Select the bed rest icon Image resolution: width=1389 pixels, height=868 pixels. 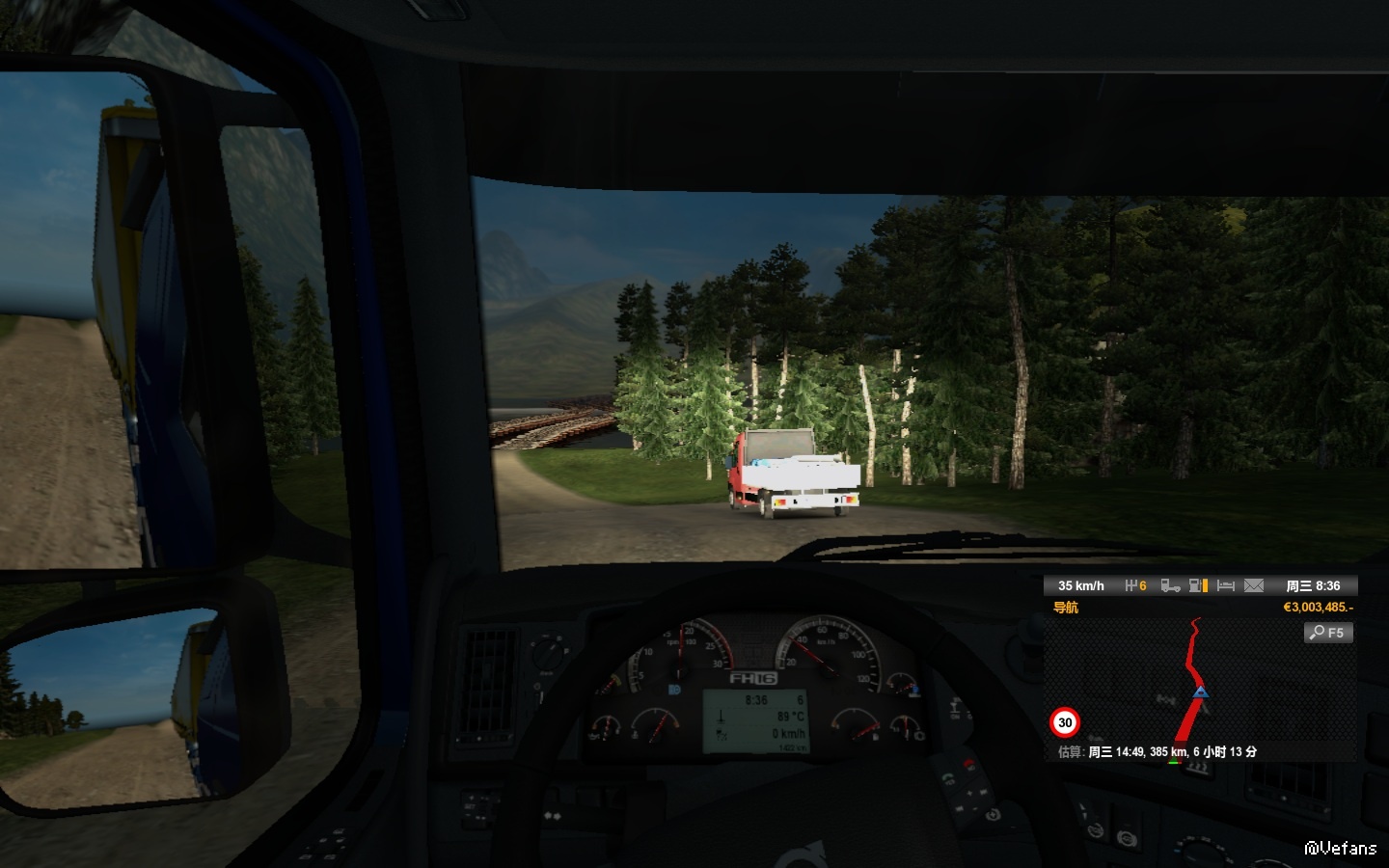click(x=1226, y=585)
